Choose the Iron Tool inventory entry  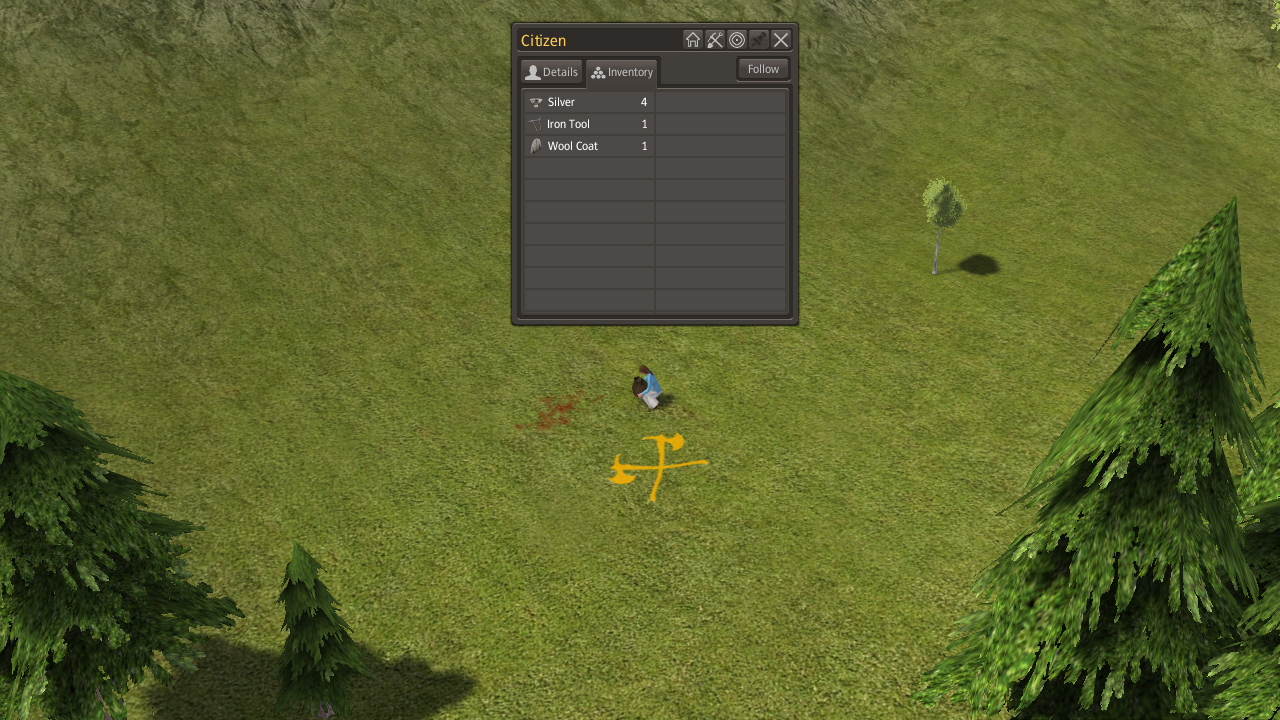pos(588,124)
